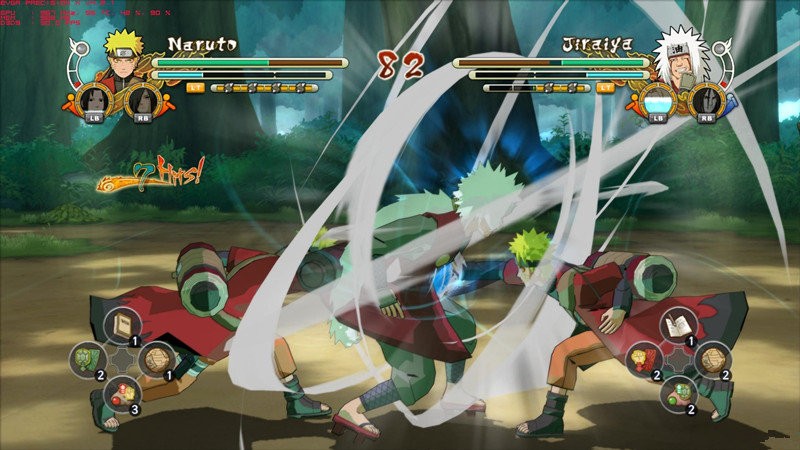Use Naruto's red pills item
The image size is (800, 450).
point(122,391)
